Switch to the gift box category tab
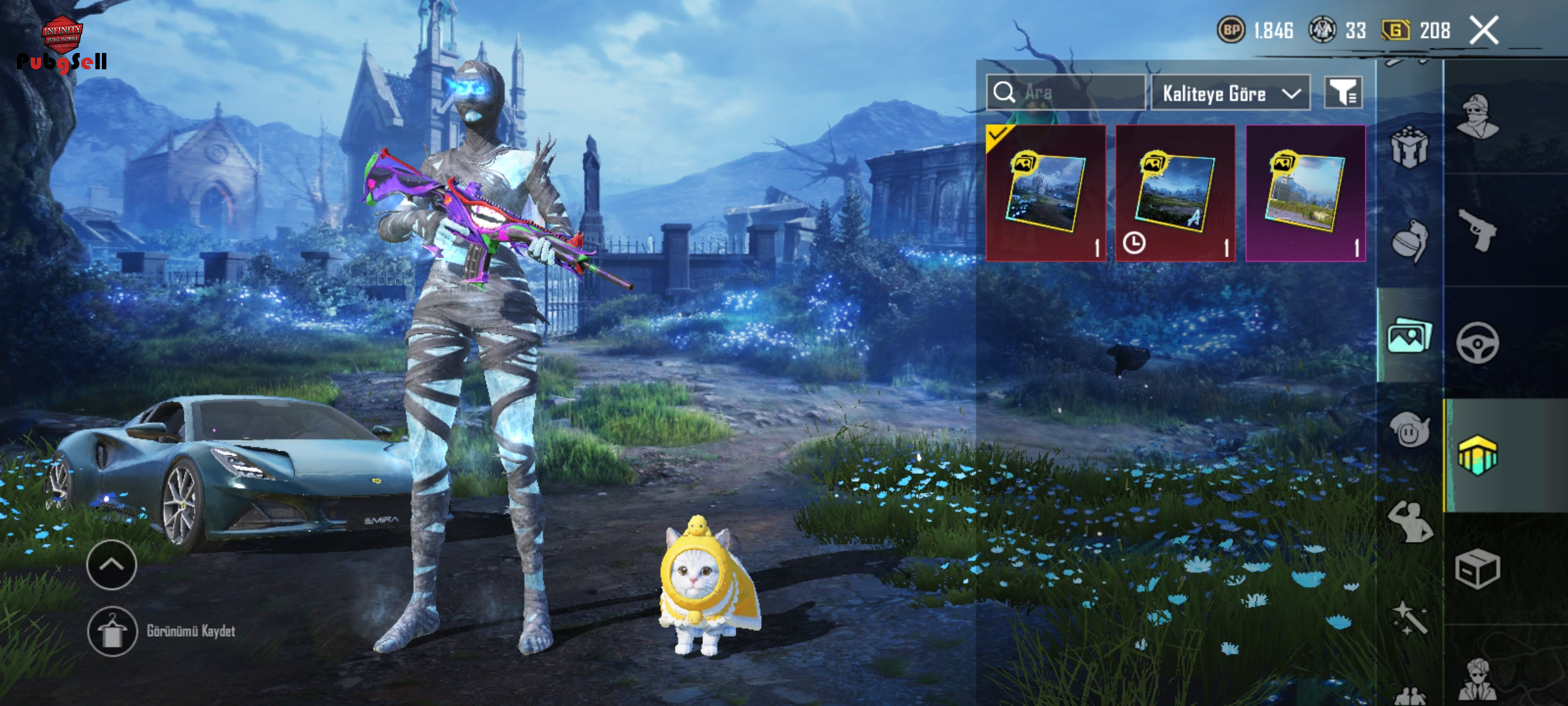This screenshot has width=1568, height=706. coord(1409,147)
